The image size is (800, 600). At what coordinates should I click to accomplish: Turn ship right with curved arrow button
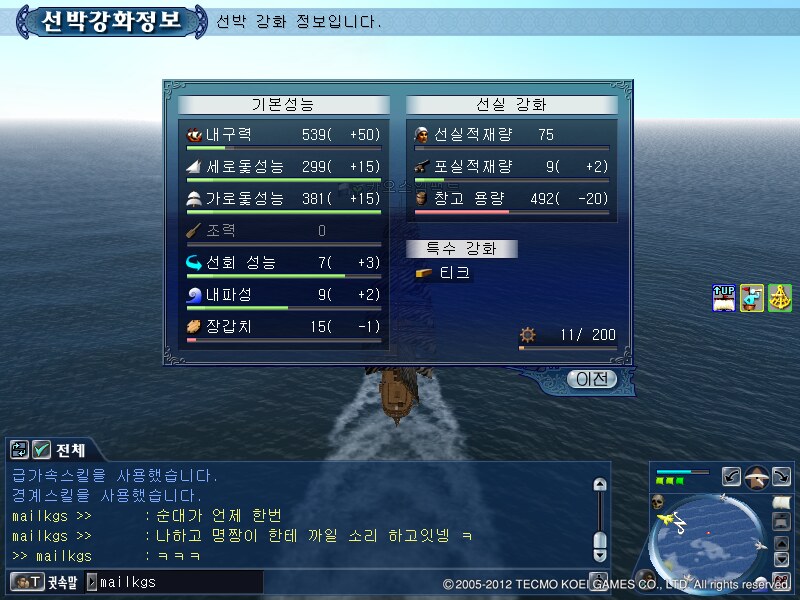click(782, 477)
